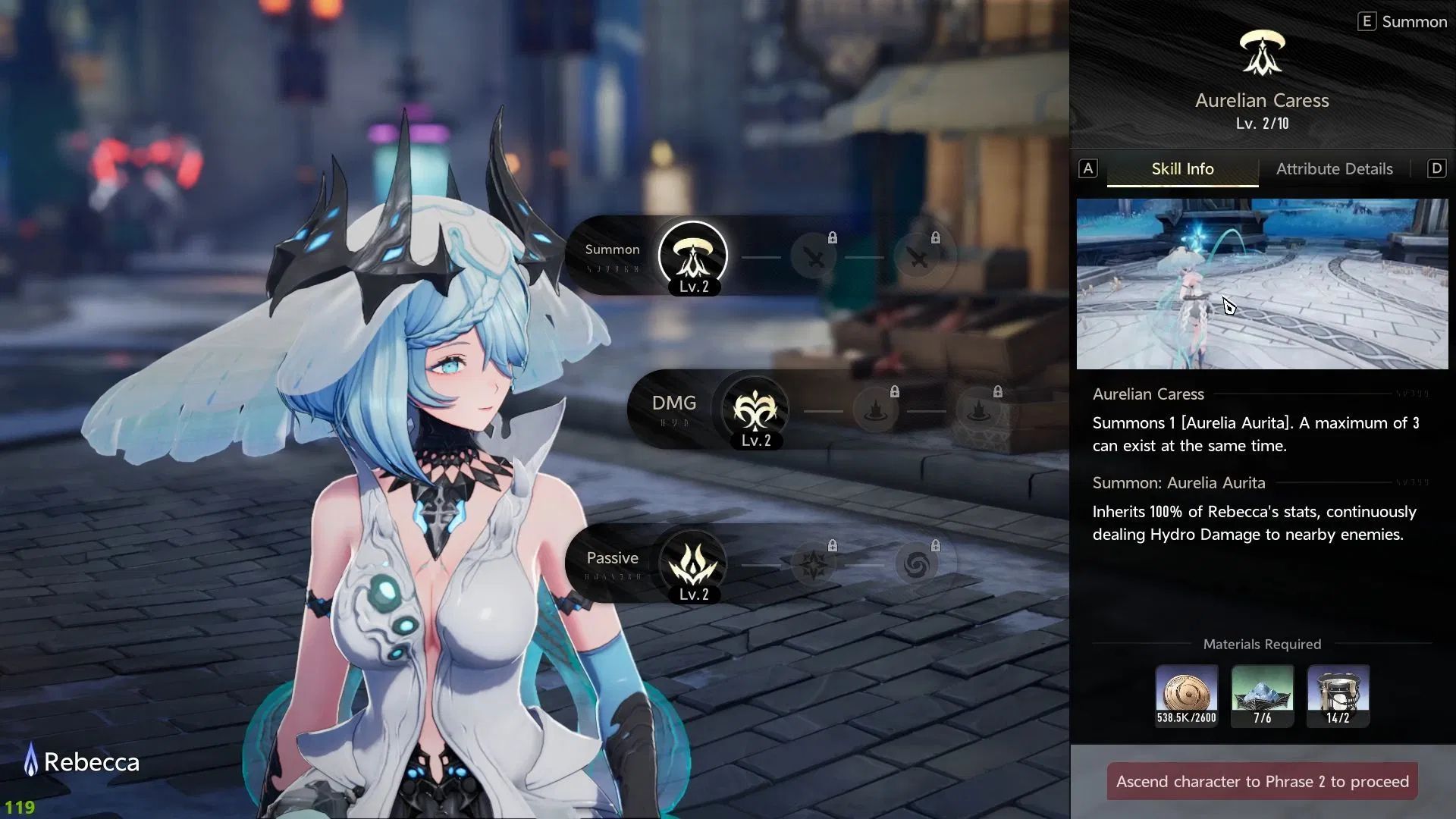Select the Lv. 2 Passive skill icon

tap(692, 565)
